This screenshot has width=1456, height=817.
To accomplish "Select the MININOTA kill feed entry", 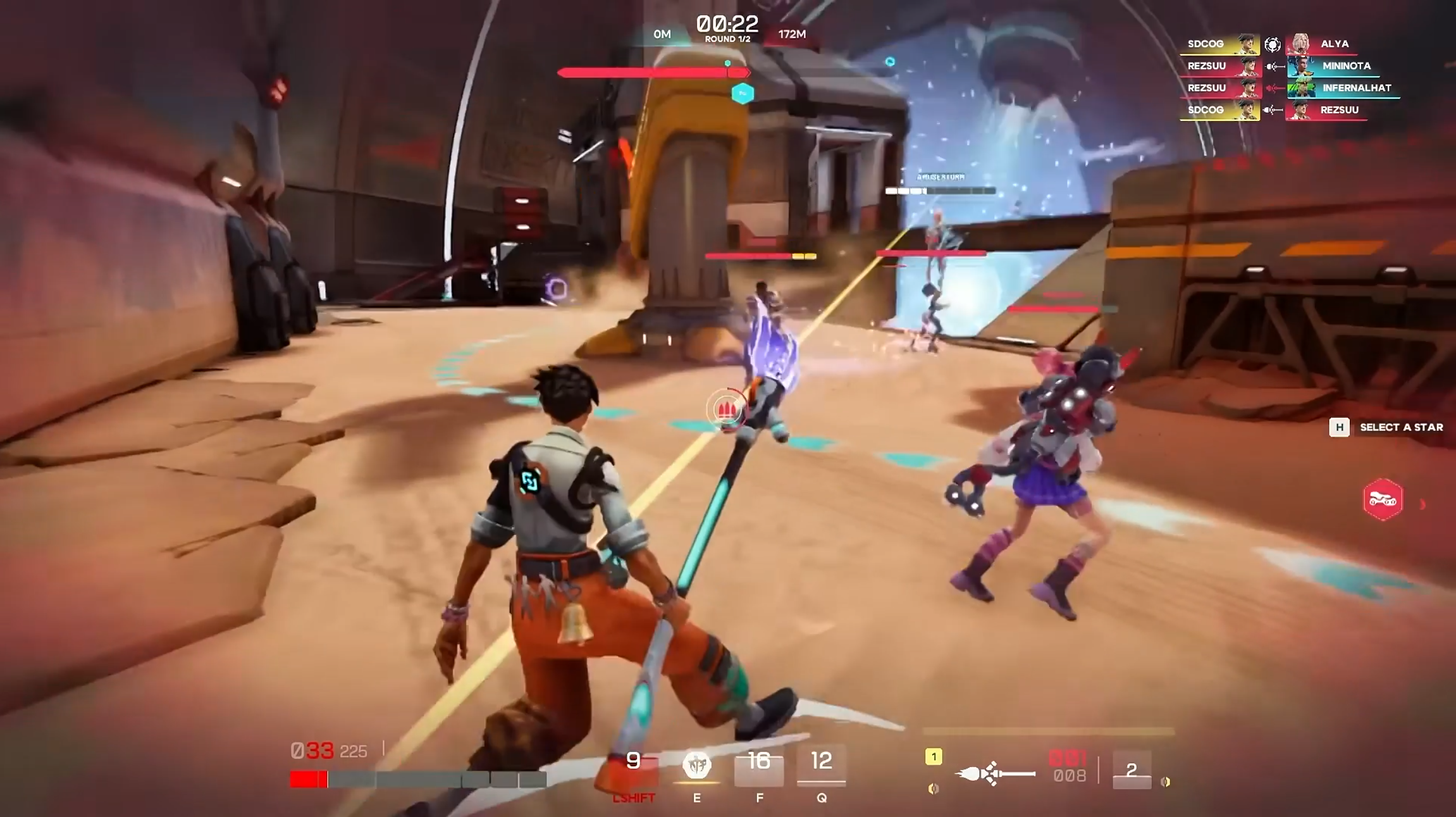I will (1346, 66).
